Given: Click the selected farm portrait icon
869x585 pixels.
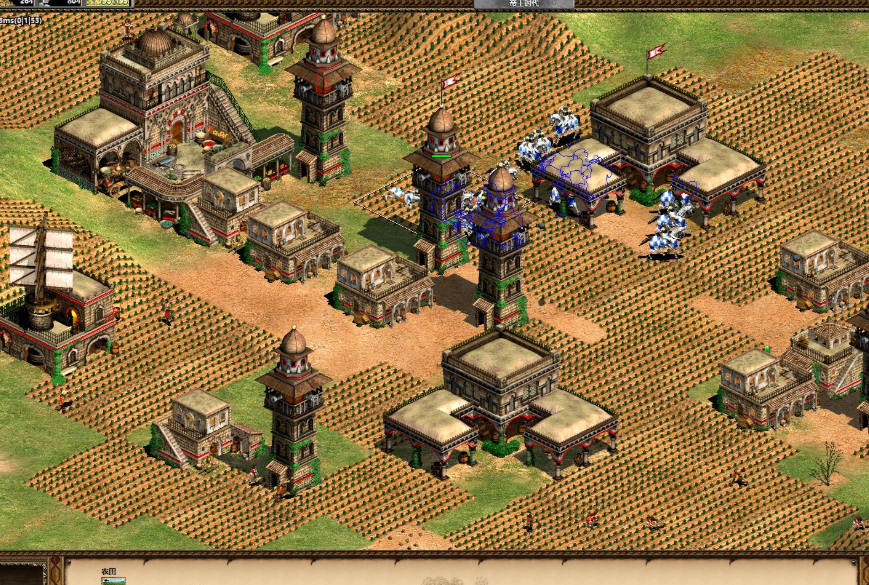Looking at the screenshot, I should [113, 580].
